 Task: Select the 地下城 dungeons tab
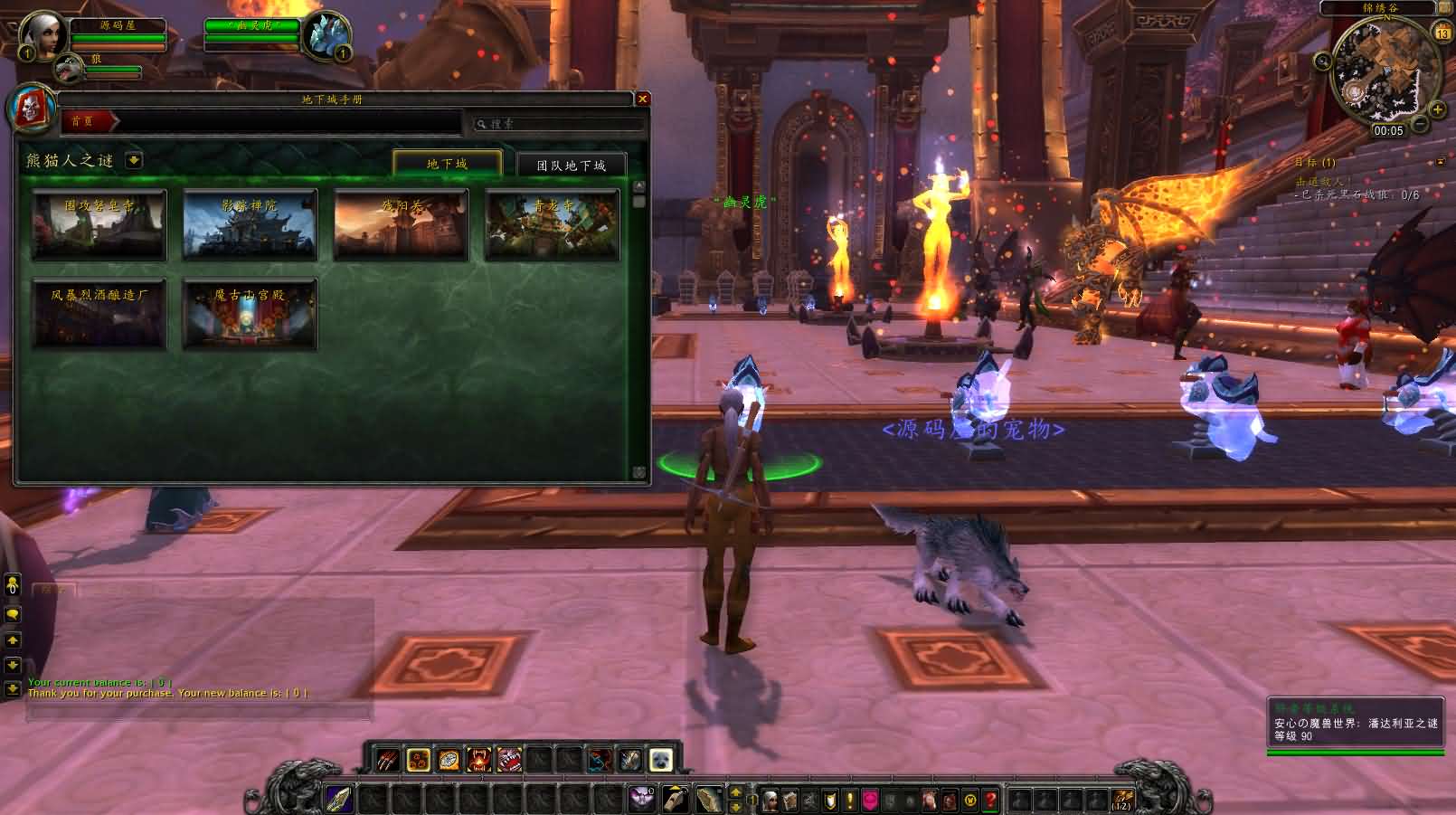pyautogui.click(x=448, y=164)
